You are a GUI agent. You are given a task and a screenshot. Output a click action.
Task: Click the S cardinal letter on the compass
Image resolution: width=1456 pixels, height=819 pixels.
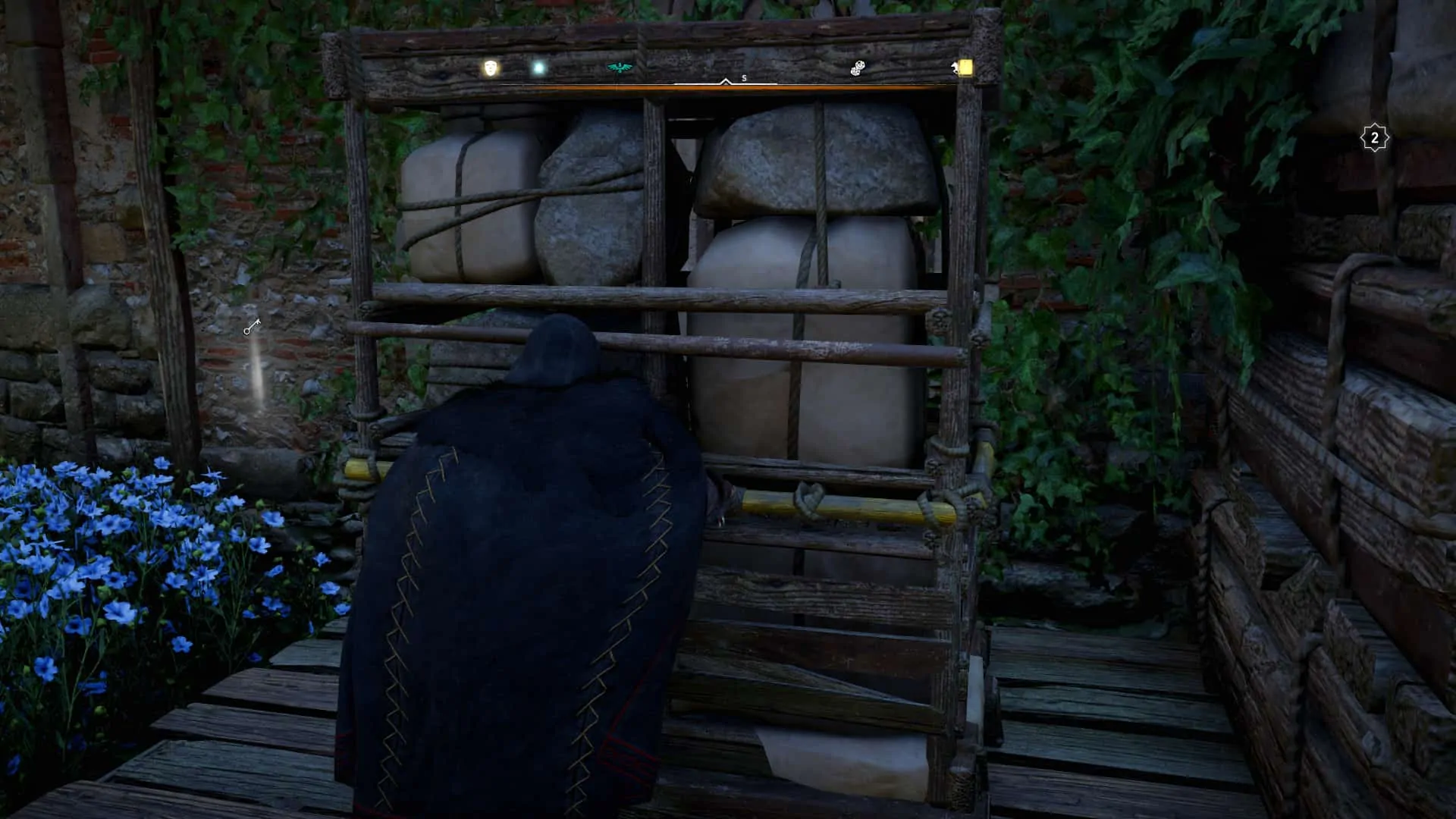744,77
